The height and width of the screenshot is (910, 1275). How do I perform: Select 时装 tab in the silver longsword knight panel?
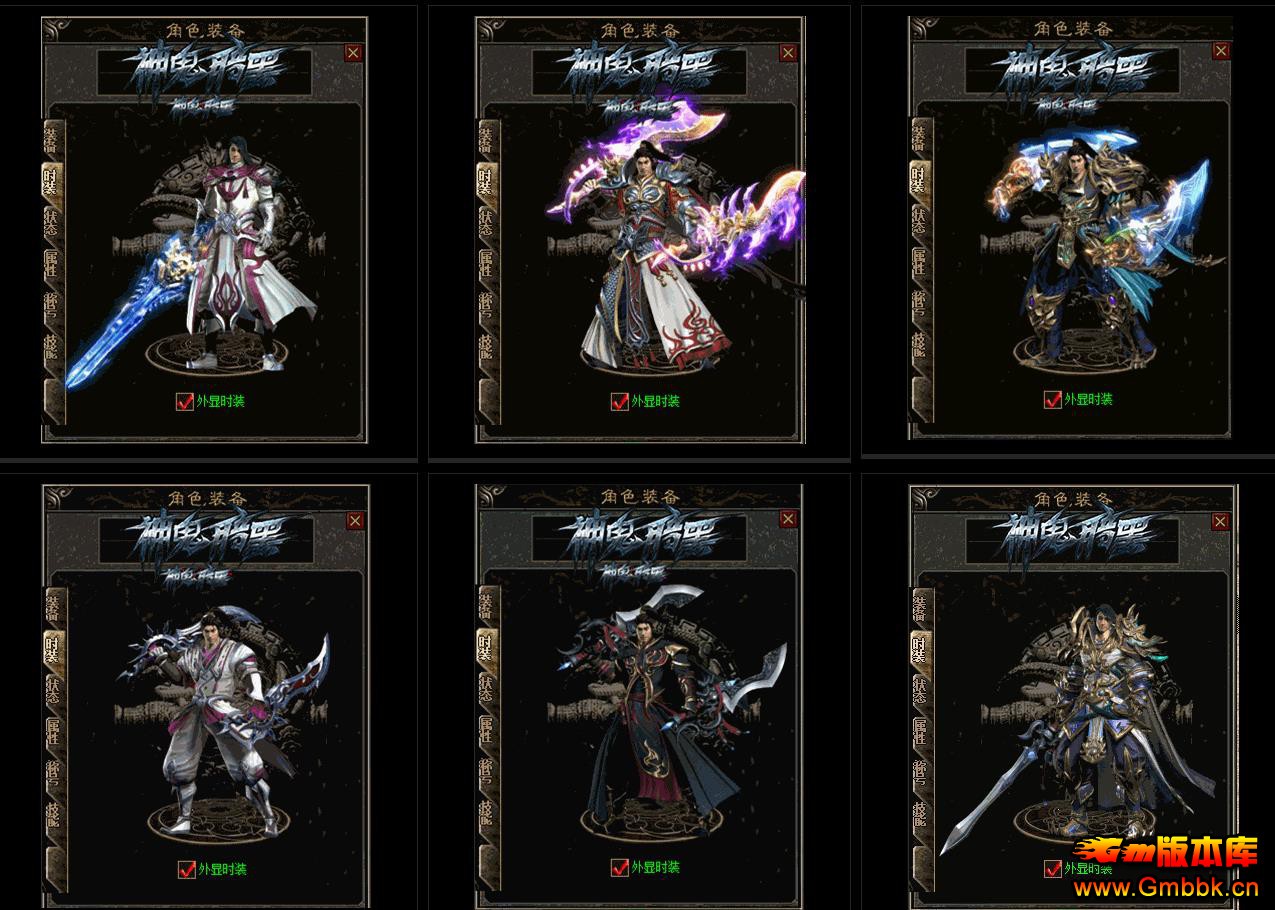tap(919, 648)
